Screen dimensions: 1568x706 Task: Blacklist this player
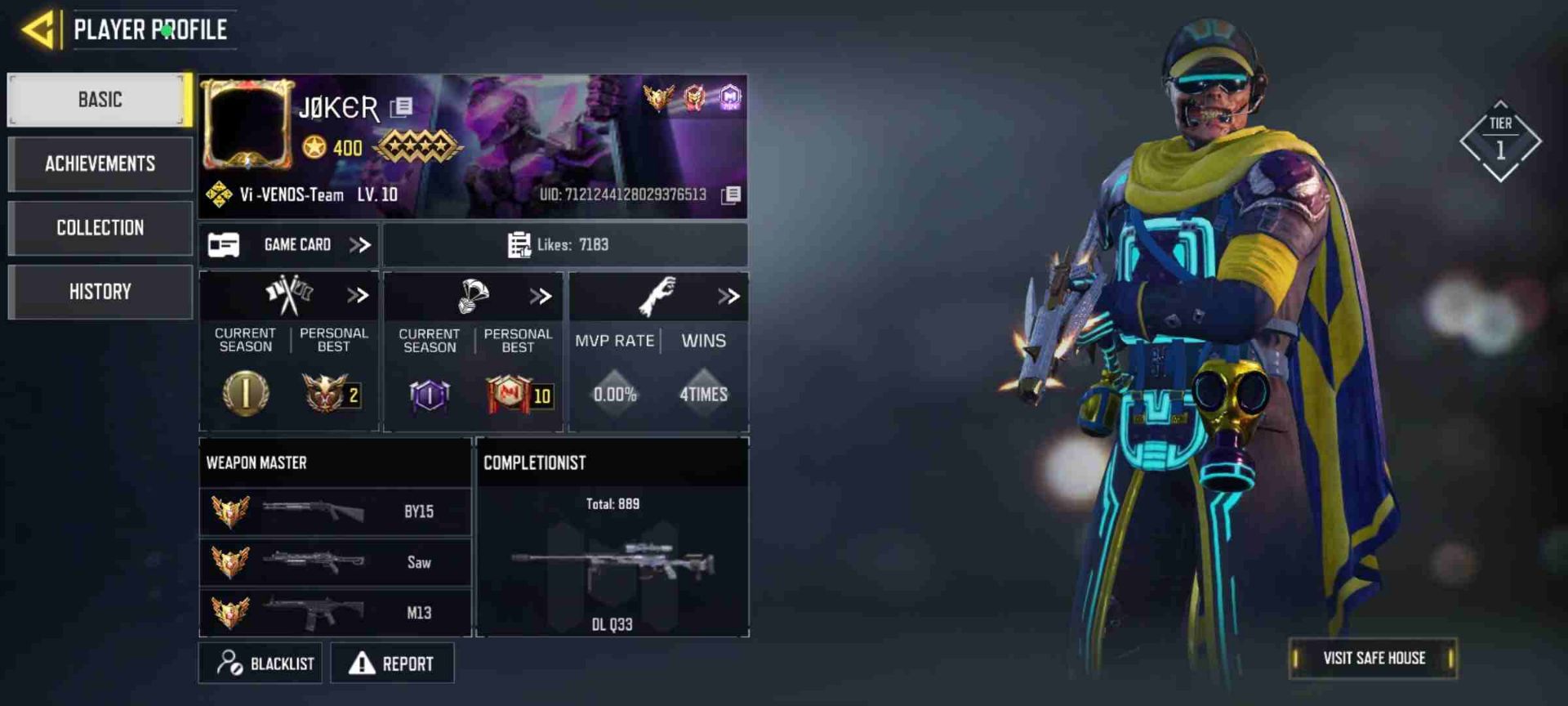(261, 663)
